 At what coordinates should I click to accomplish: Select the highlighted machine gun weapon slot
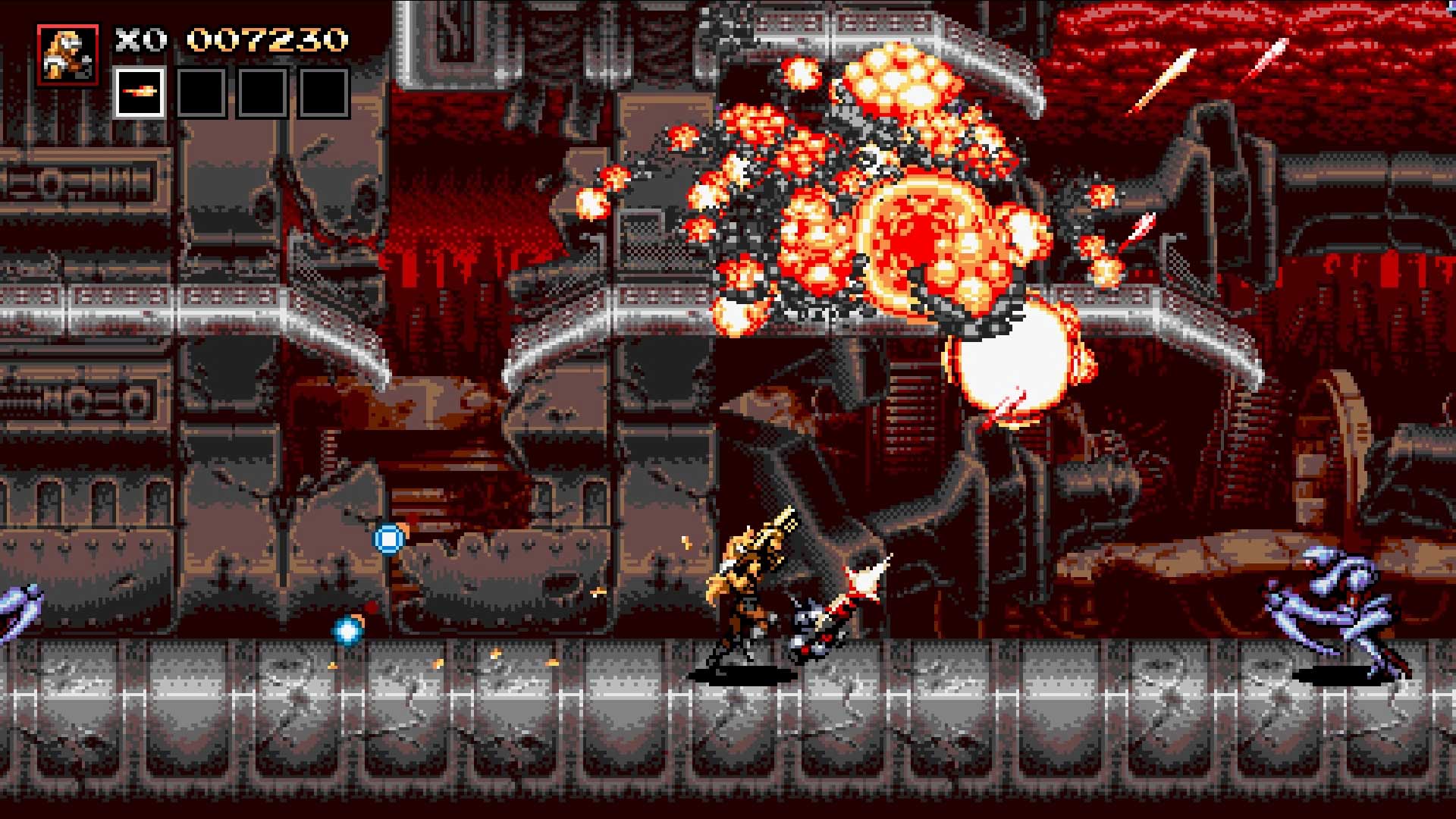coord(140,93)
